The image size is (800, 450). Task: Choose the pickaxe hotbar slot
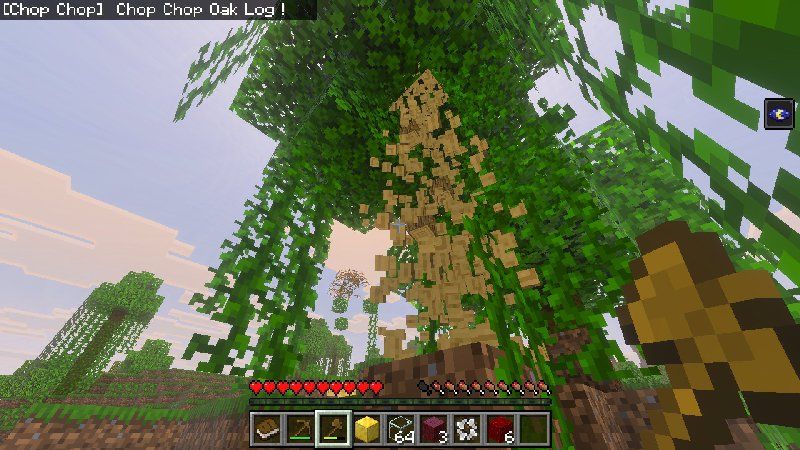[299, 430]
